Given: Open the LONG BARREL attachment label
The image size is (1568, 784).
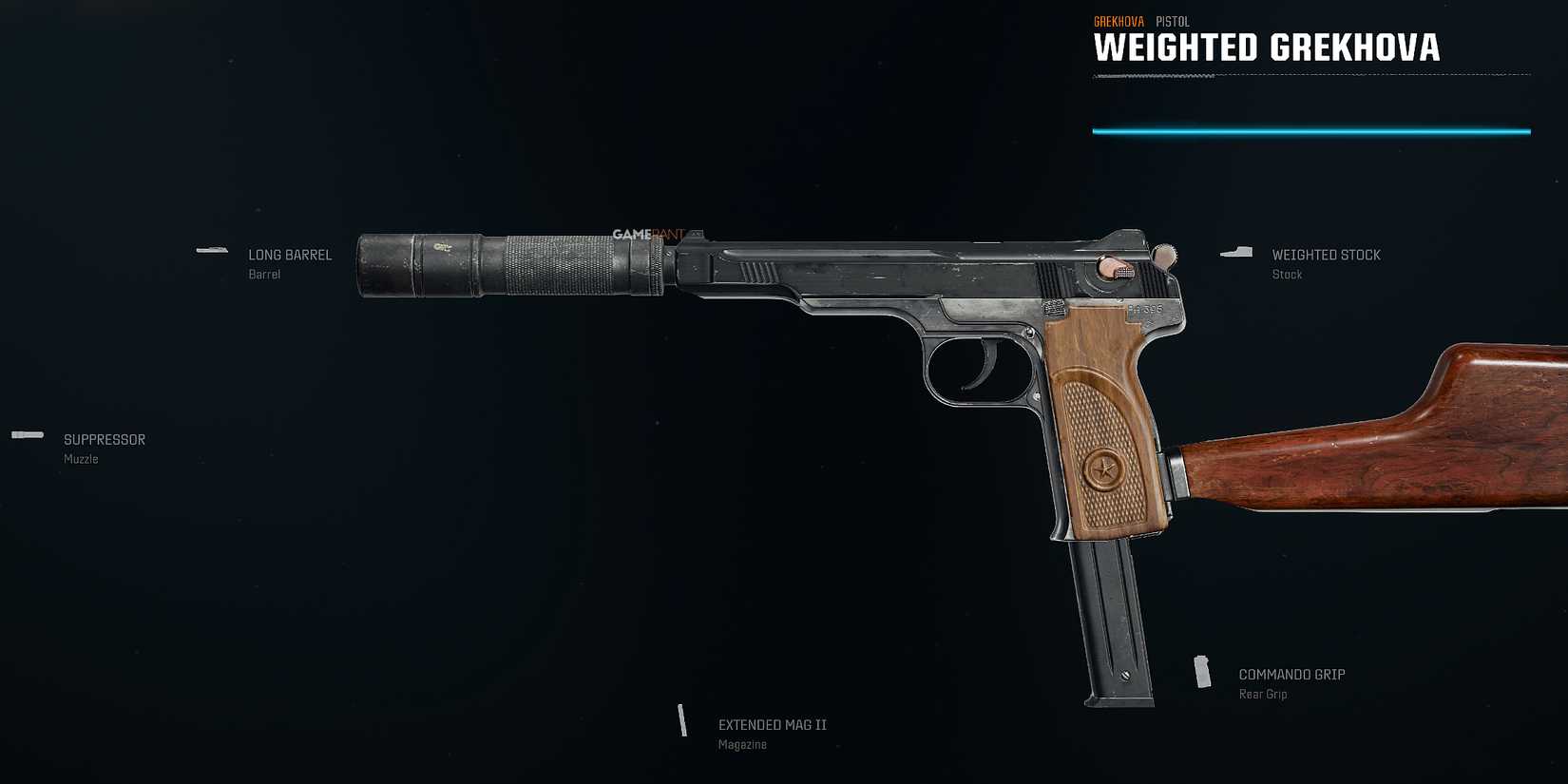Looking at the screenshot, I should (289, 255).
